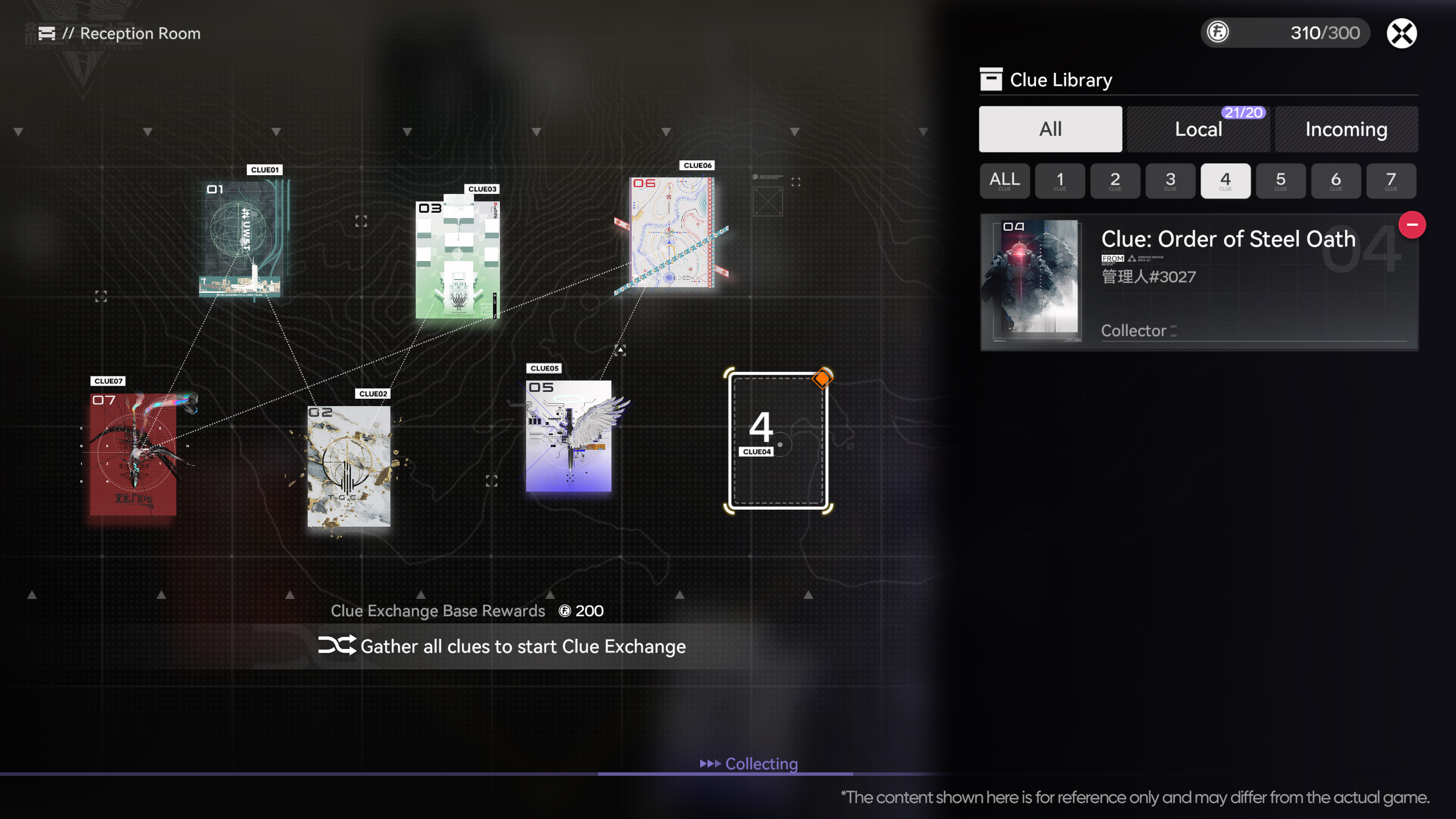1456x819 pixels.
Task: Filter library by clue number 2
Action: tap(1115, 181)
